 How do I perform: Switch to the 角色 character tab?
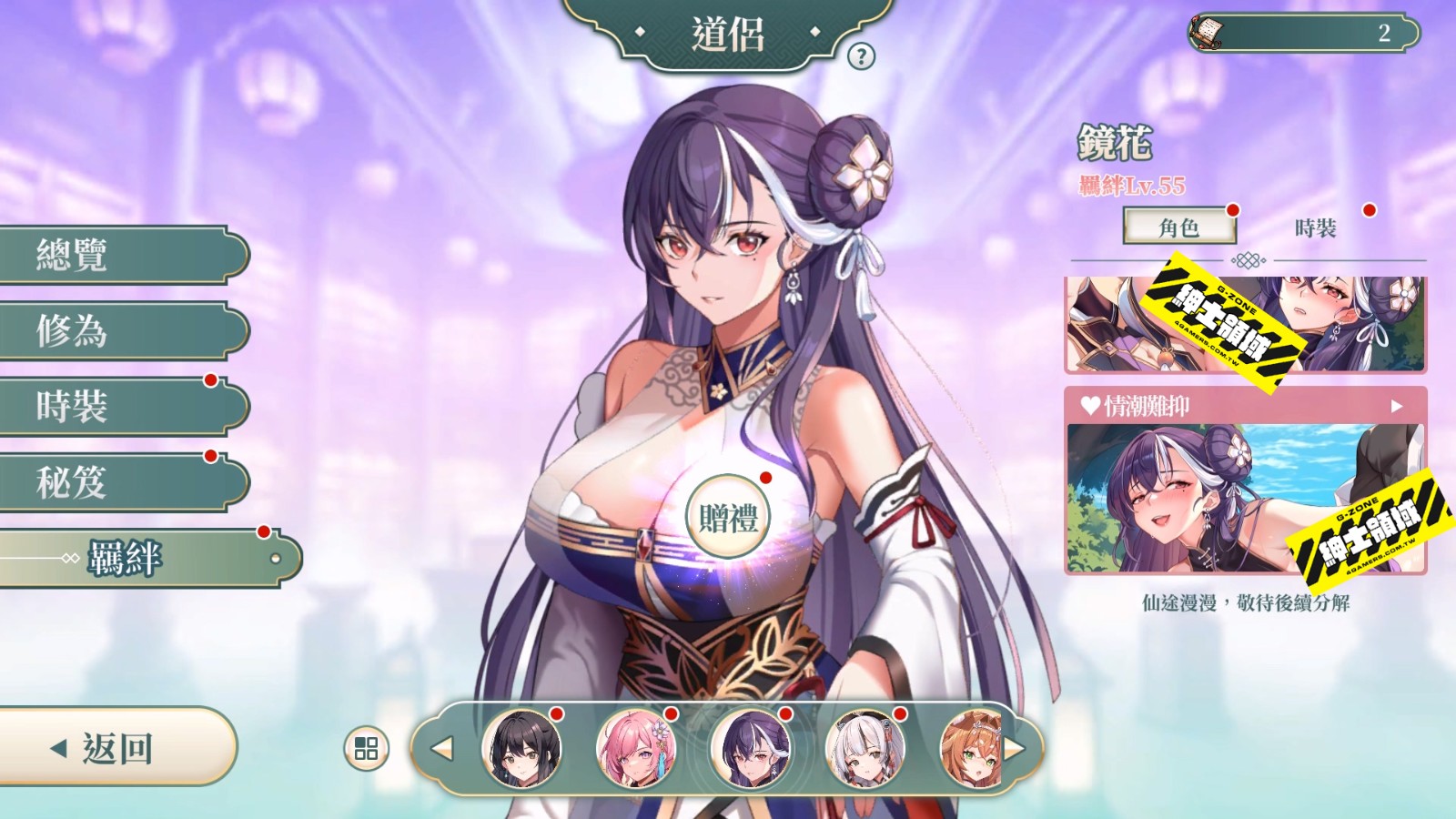coord(1179,227)
